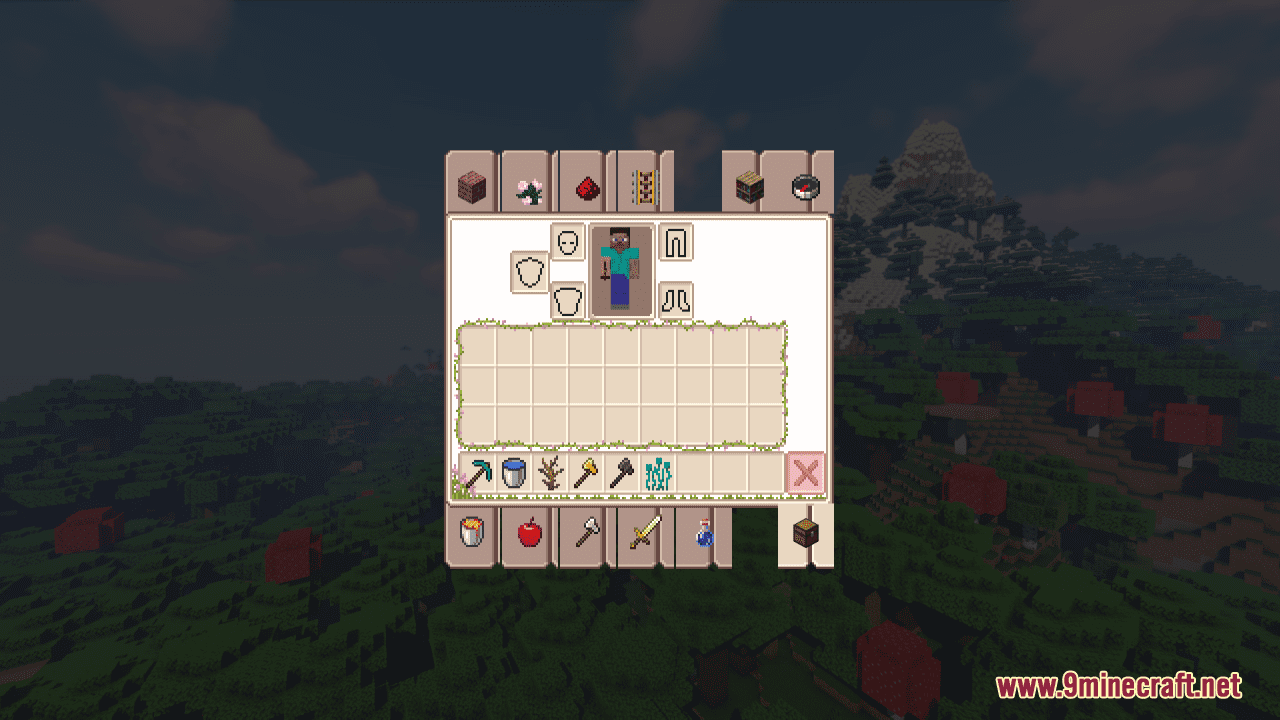Select the empty leggings armor slot
Image resolution: width=1280 pixels, height=720 pixels.
676,243
